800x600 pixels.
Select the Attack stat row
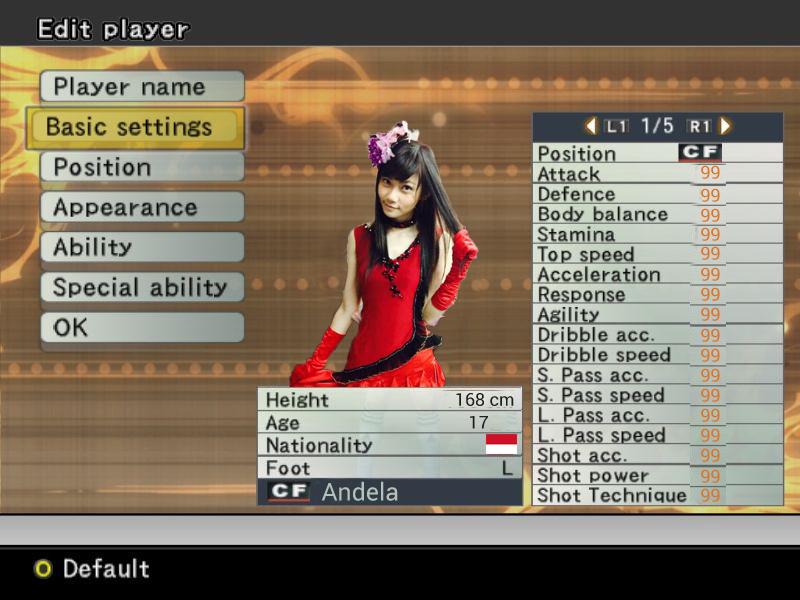pyautogui.click(x=657, y=174)
